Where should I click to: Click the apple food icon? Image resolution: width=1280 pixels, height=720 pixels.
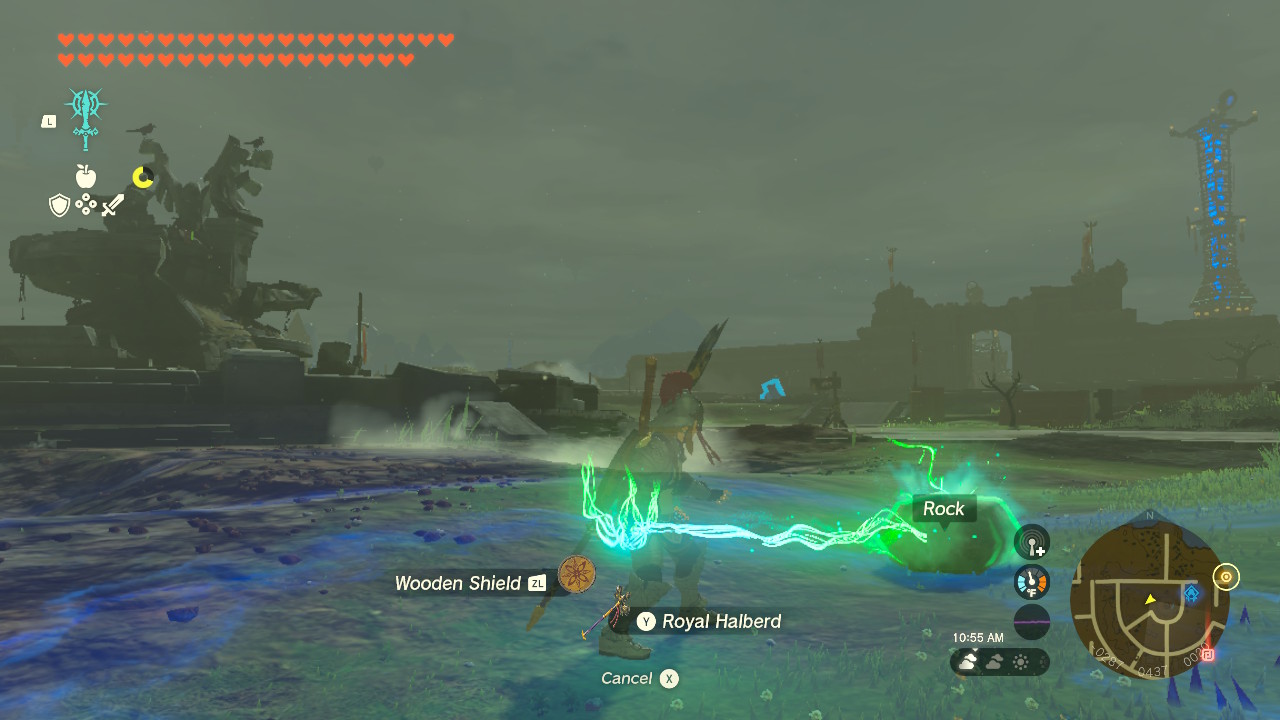point(86,176)
